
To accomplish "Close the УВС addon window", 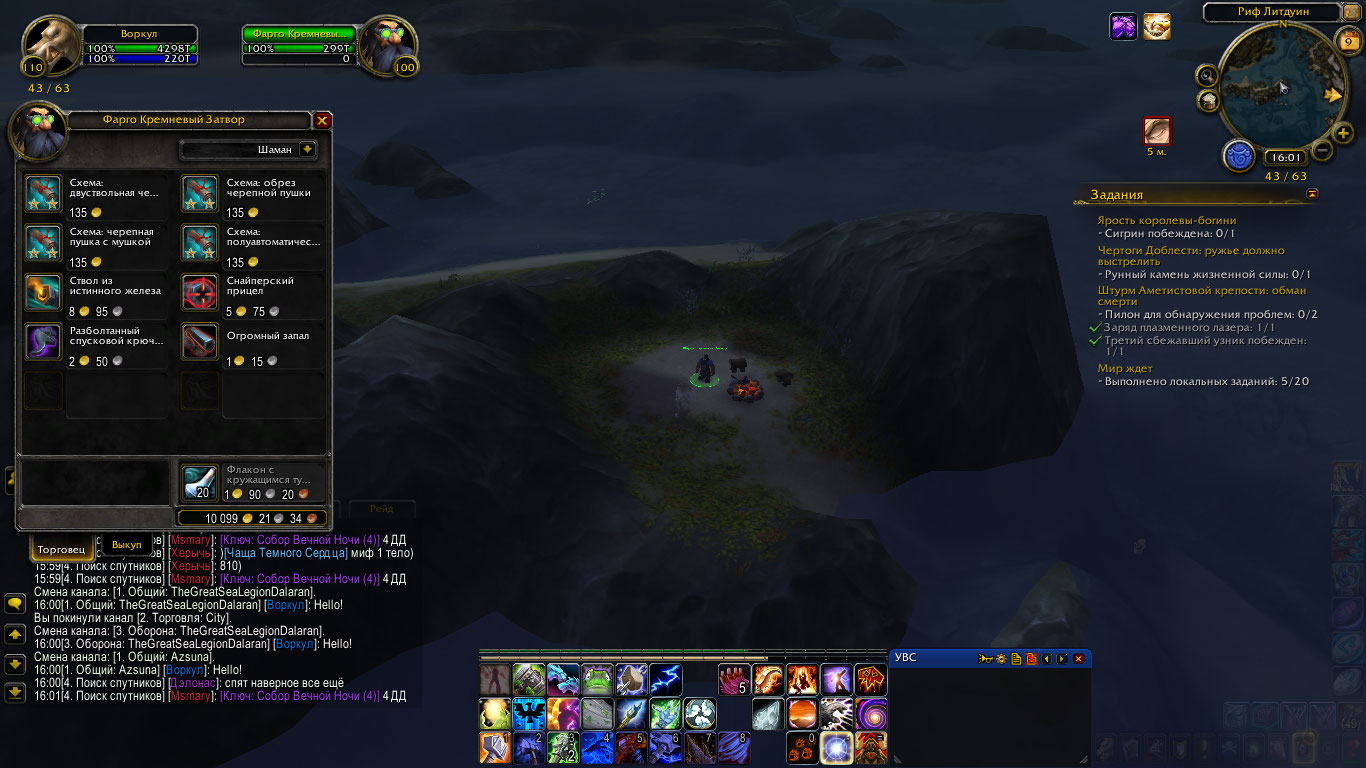I will pos(1078,658).
